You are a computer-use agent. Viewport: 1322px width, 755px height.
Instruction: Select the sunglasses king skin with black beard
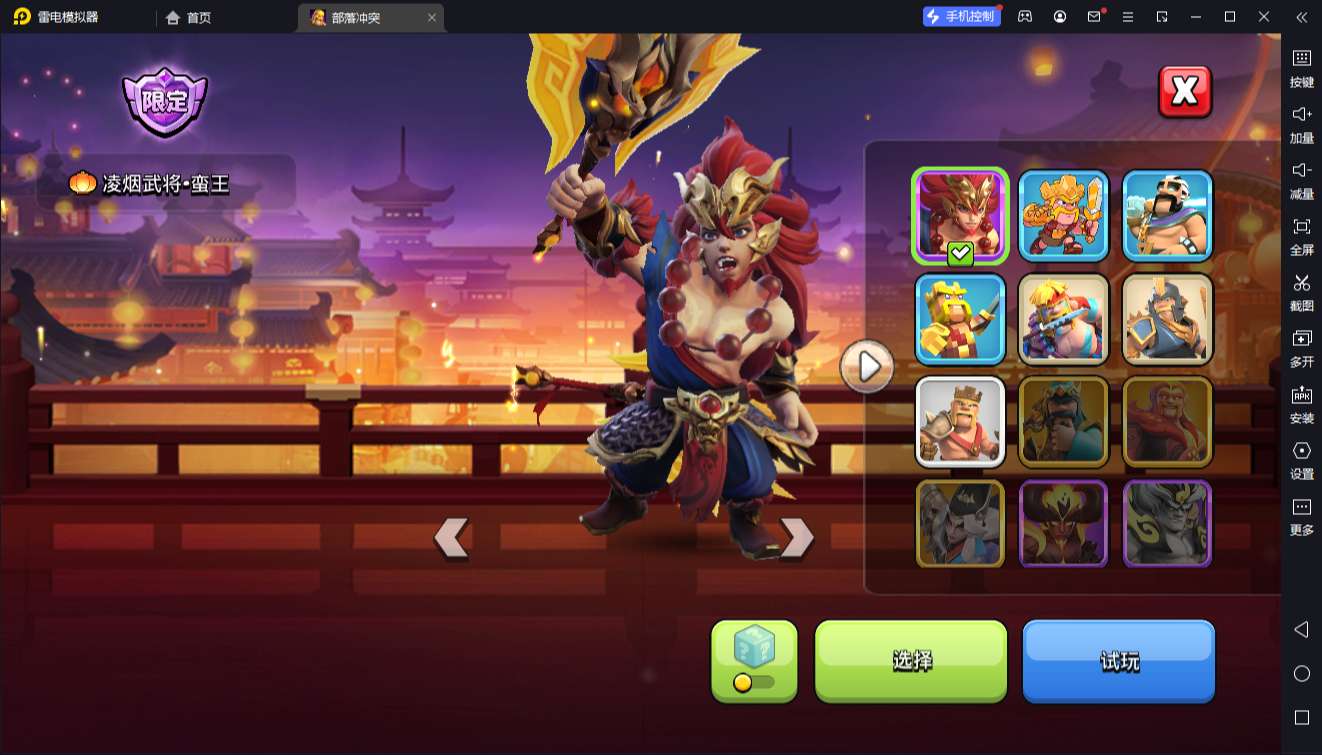(1167, 215)
